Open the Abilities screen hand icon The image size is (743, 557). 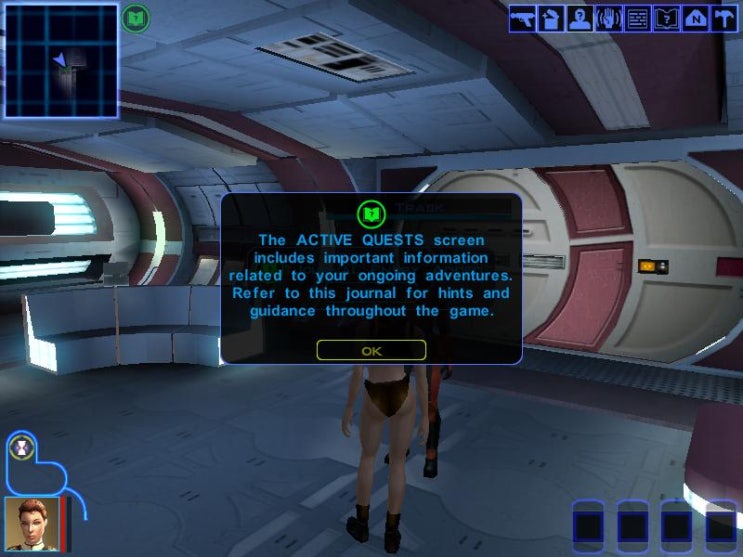pos(609,18)
